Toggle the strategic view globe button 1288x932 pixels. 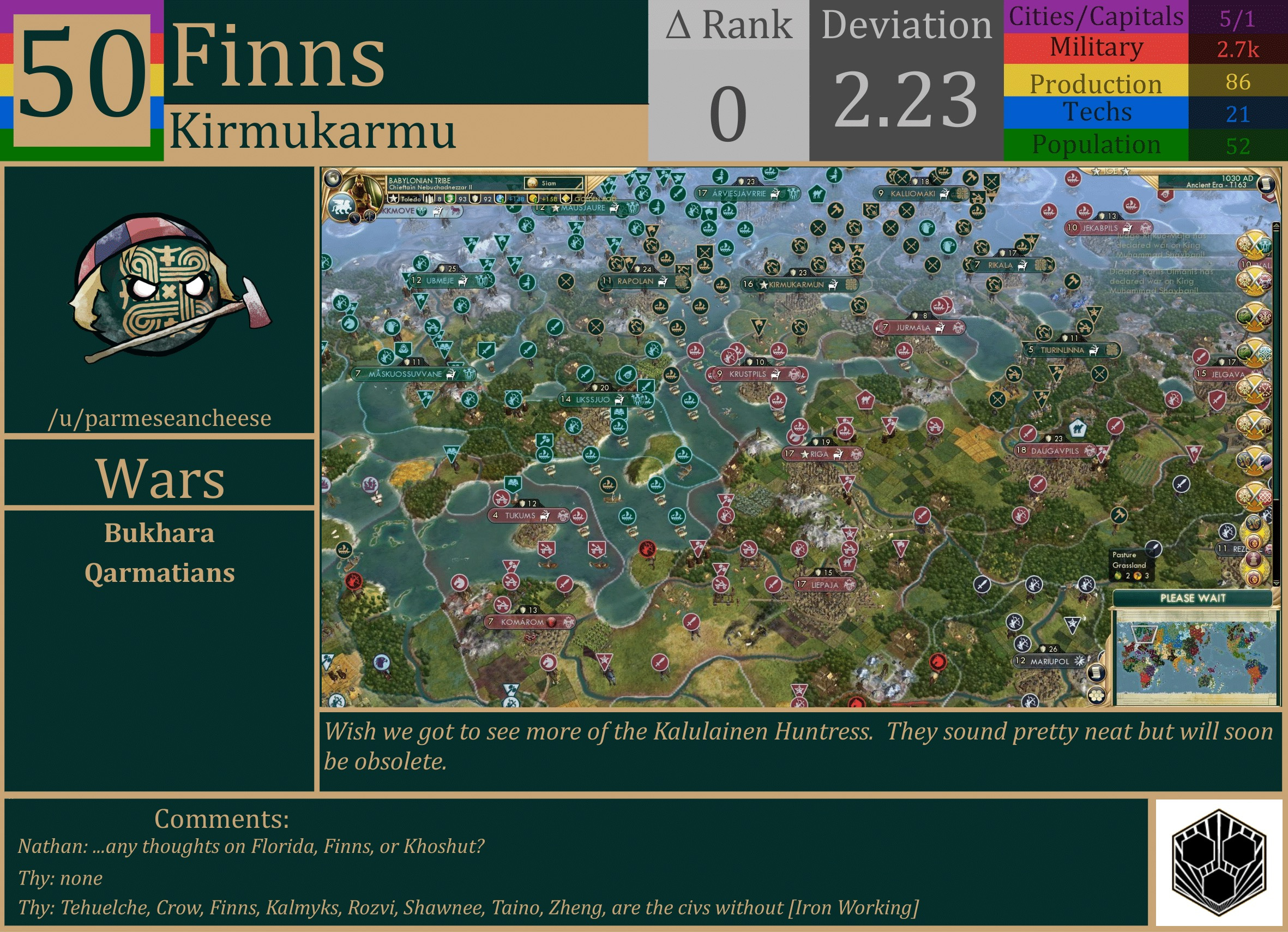333,177
